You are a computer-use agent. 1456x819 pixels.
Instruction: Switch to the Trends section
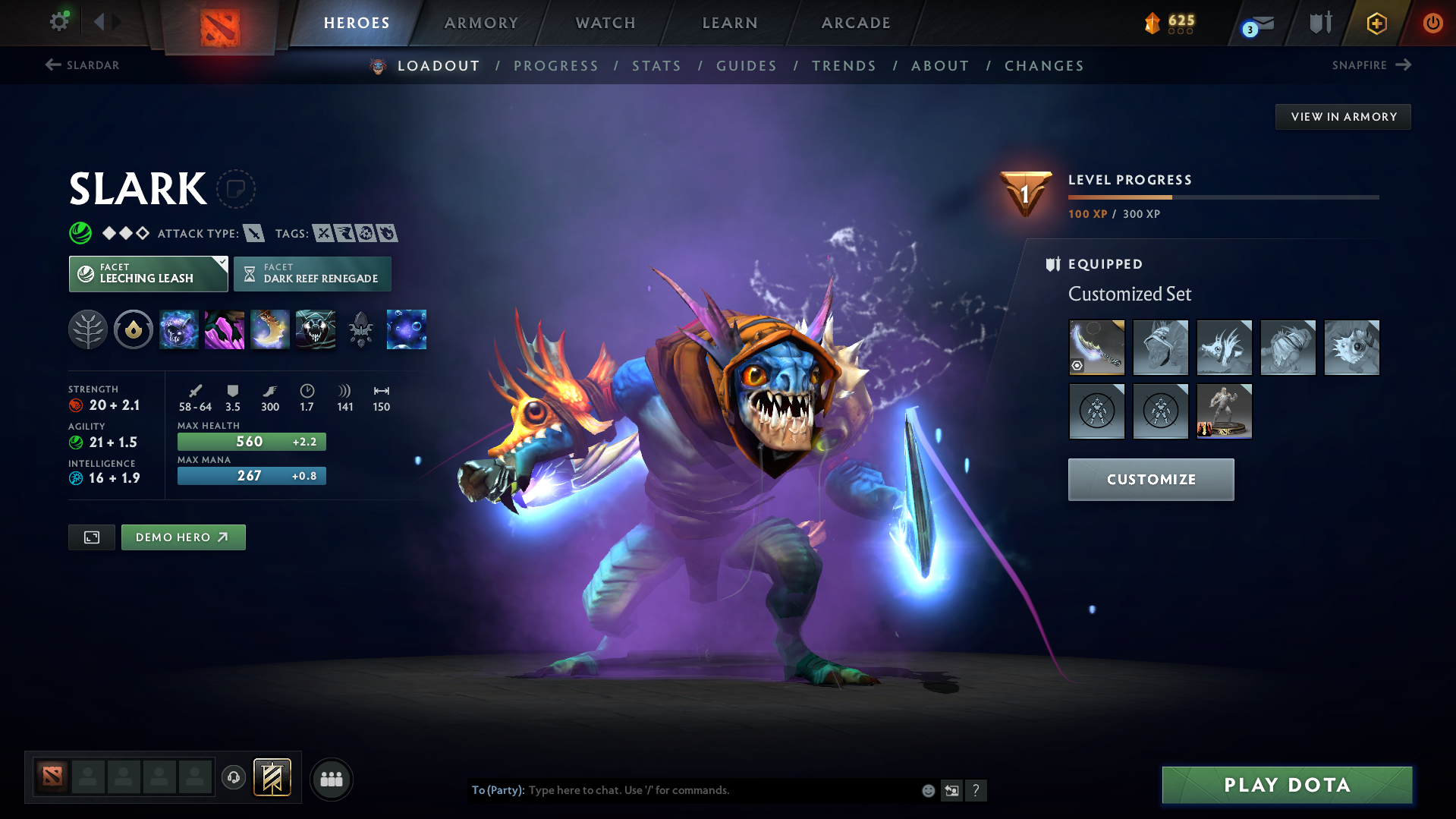[x=844, y=66]
